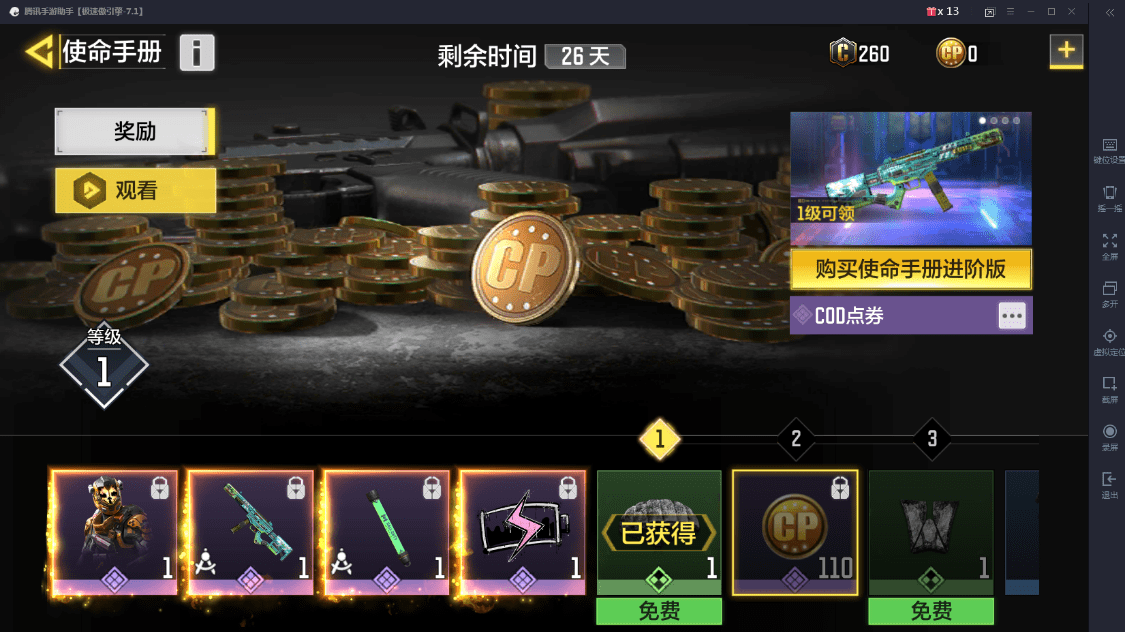Open the info button beside 使命手册
Screen dimensions: 1125x632
pyautogui.click(x=197, y=52)
